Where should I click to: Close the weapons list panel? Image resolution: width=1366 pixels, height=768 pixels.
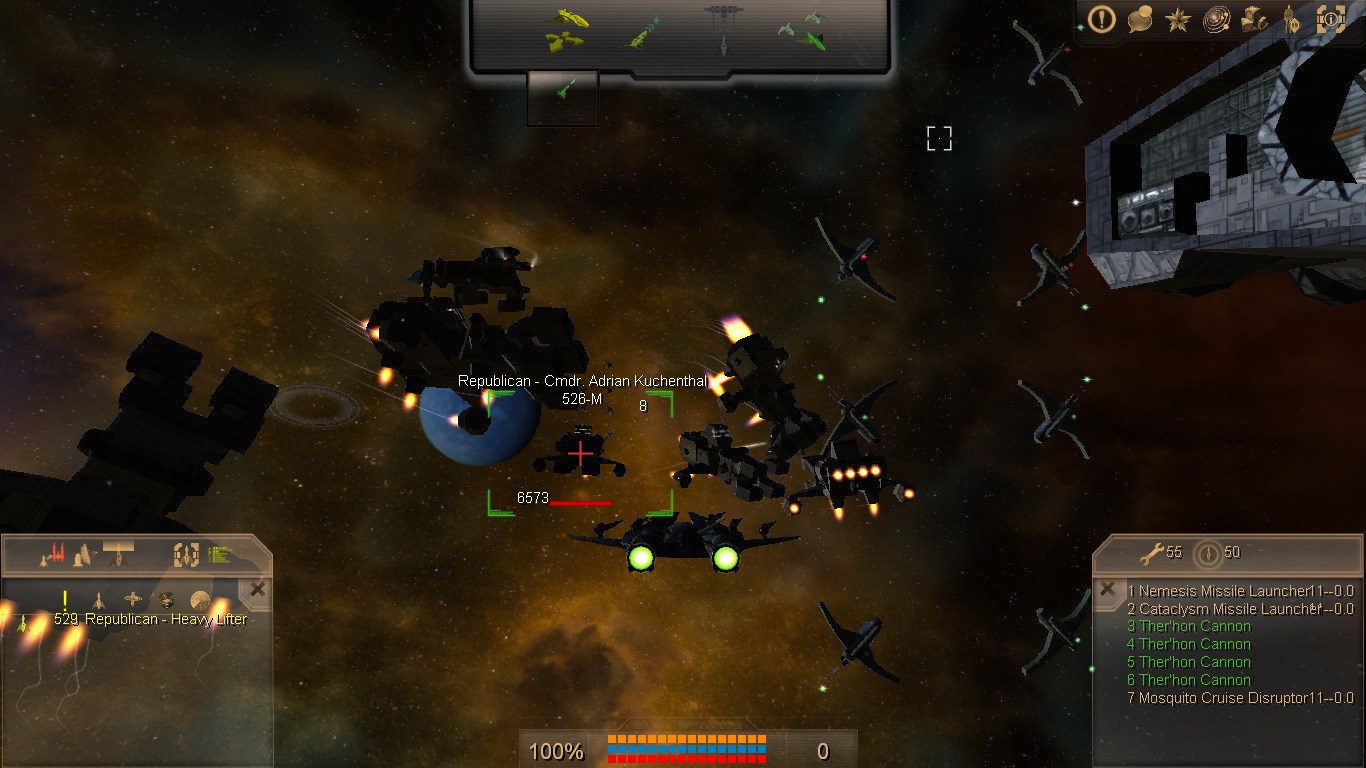(x=1107, y=589)
